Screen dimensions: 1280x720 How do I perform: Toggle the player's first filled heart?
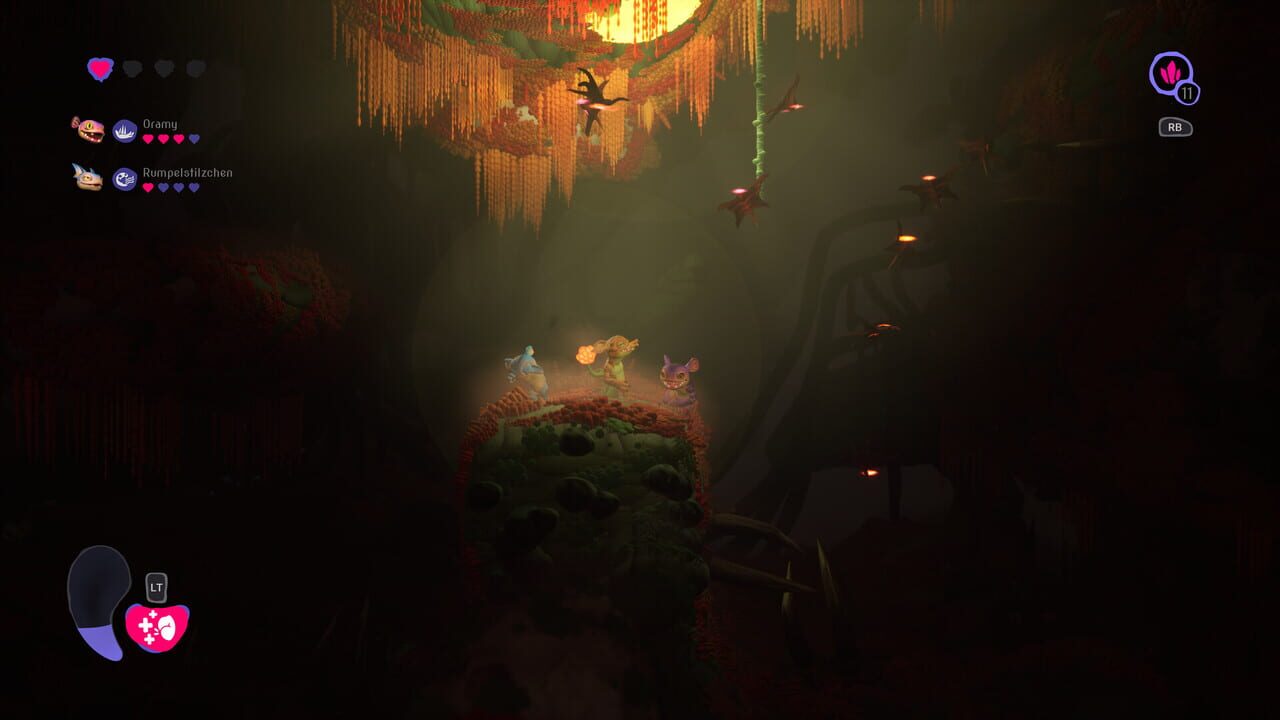(x=101, y=70)
